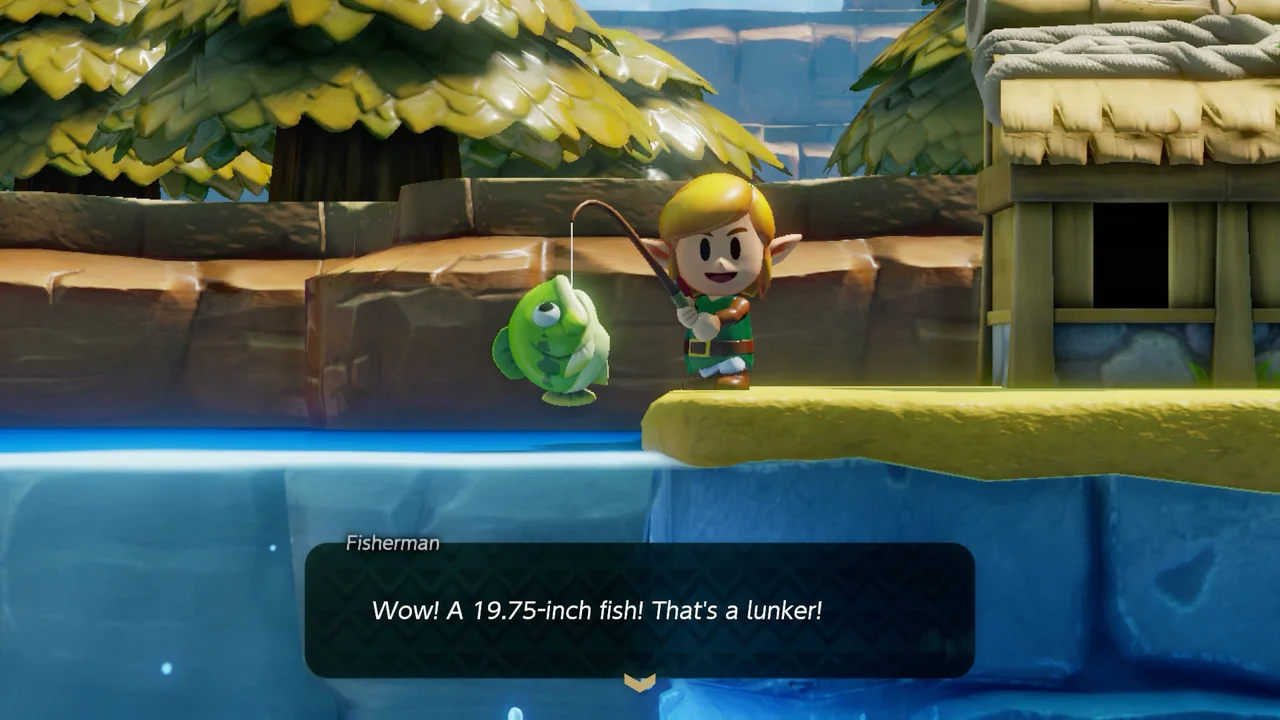1280x720 pixels.
Task: Click Link's pointed elf ear
Action: tap(785, 245)
